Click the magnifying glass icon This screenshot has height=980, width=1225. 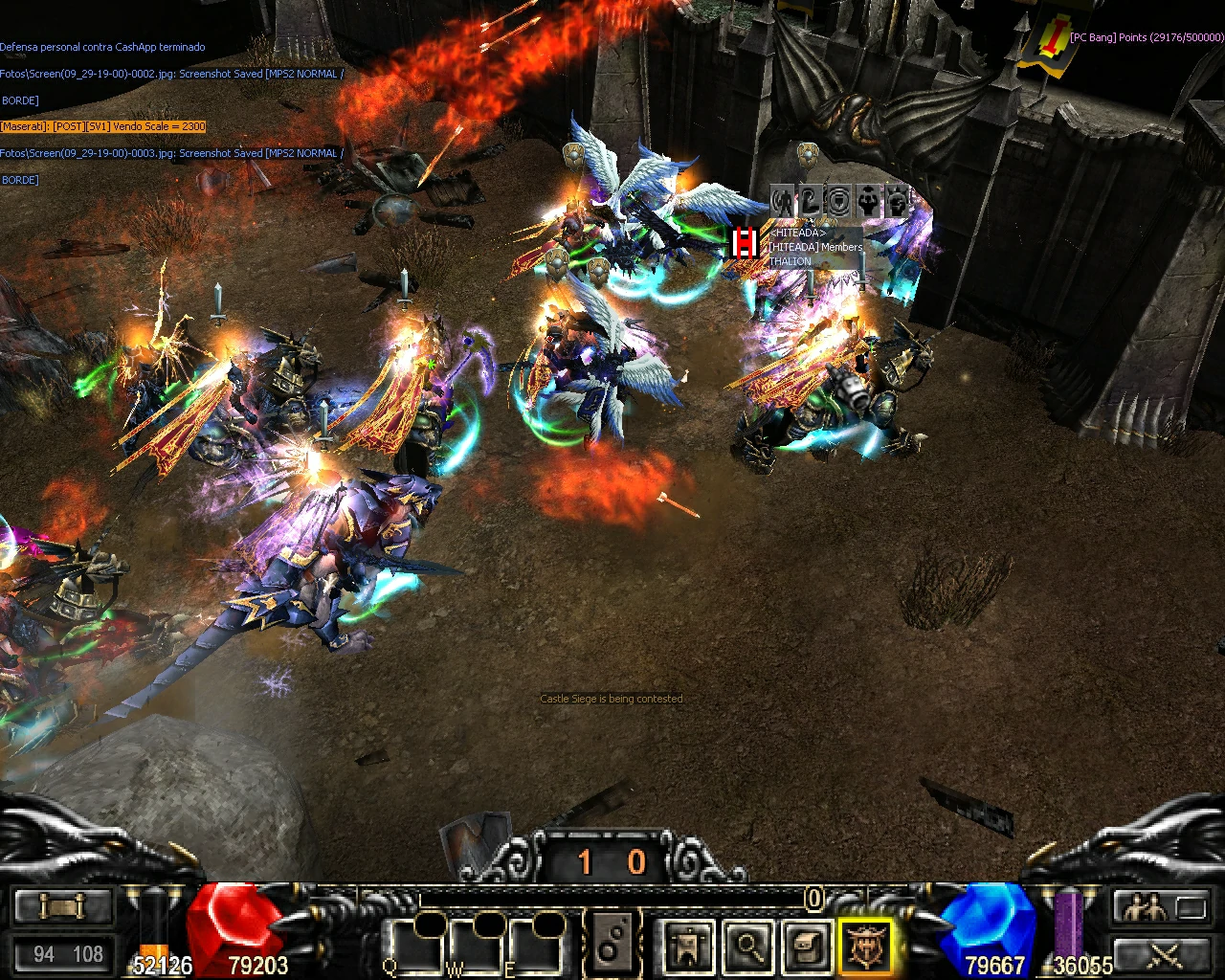pos(748,947)
